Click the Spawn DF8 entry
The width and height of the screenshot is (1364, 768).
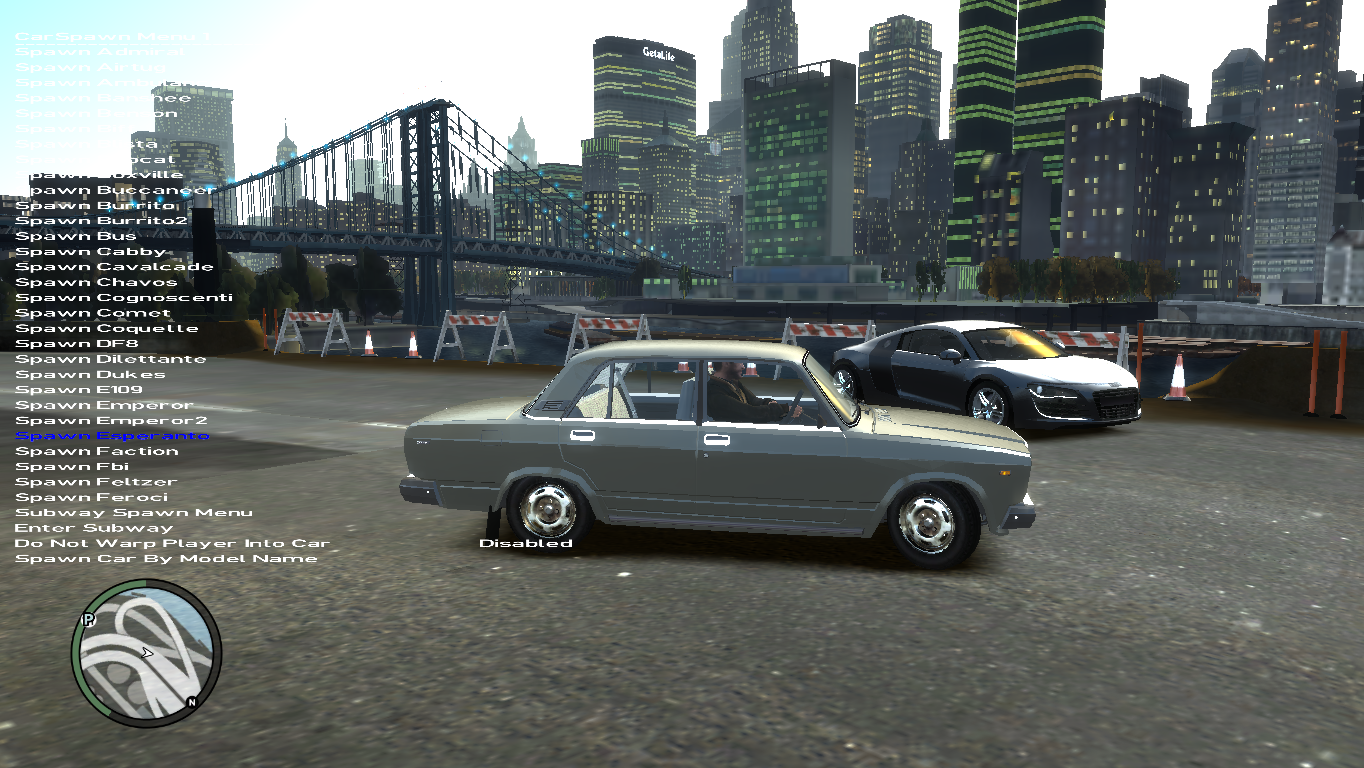tap(76, 344)
